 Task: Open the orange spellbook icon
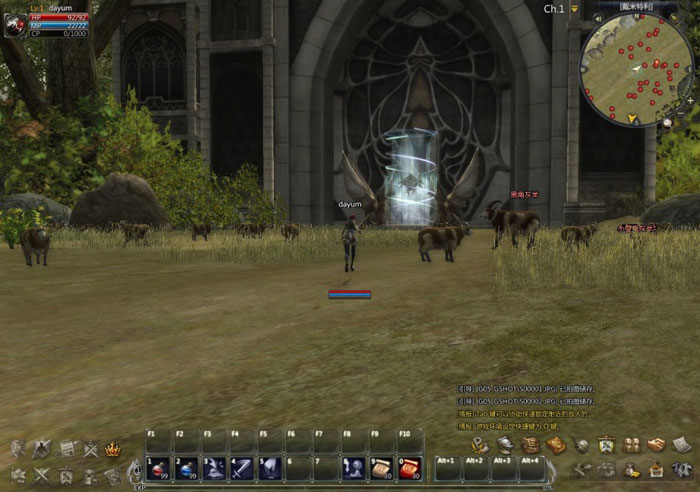coord(556,446)
